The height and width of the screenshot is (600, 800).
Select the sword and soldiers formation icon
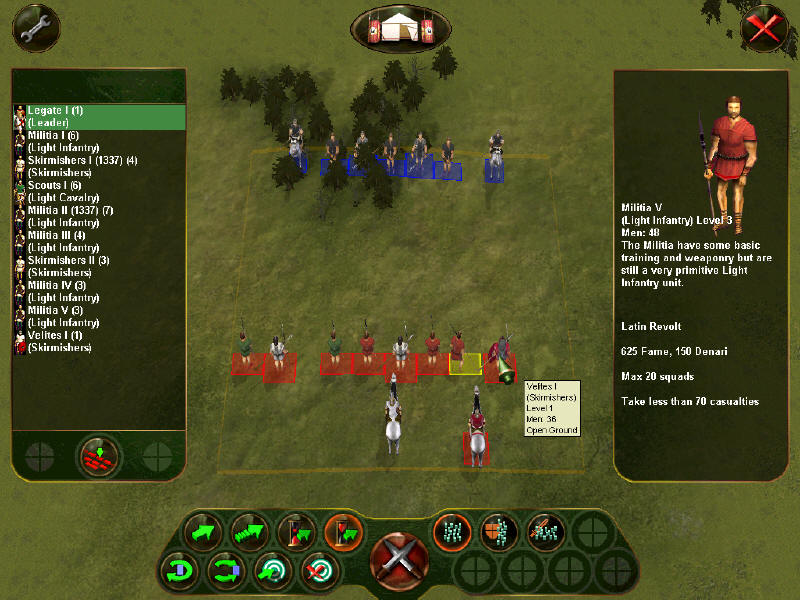click(x=545, y=531)
